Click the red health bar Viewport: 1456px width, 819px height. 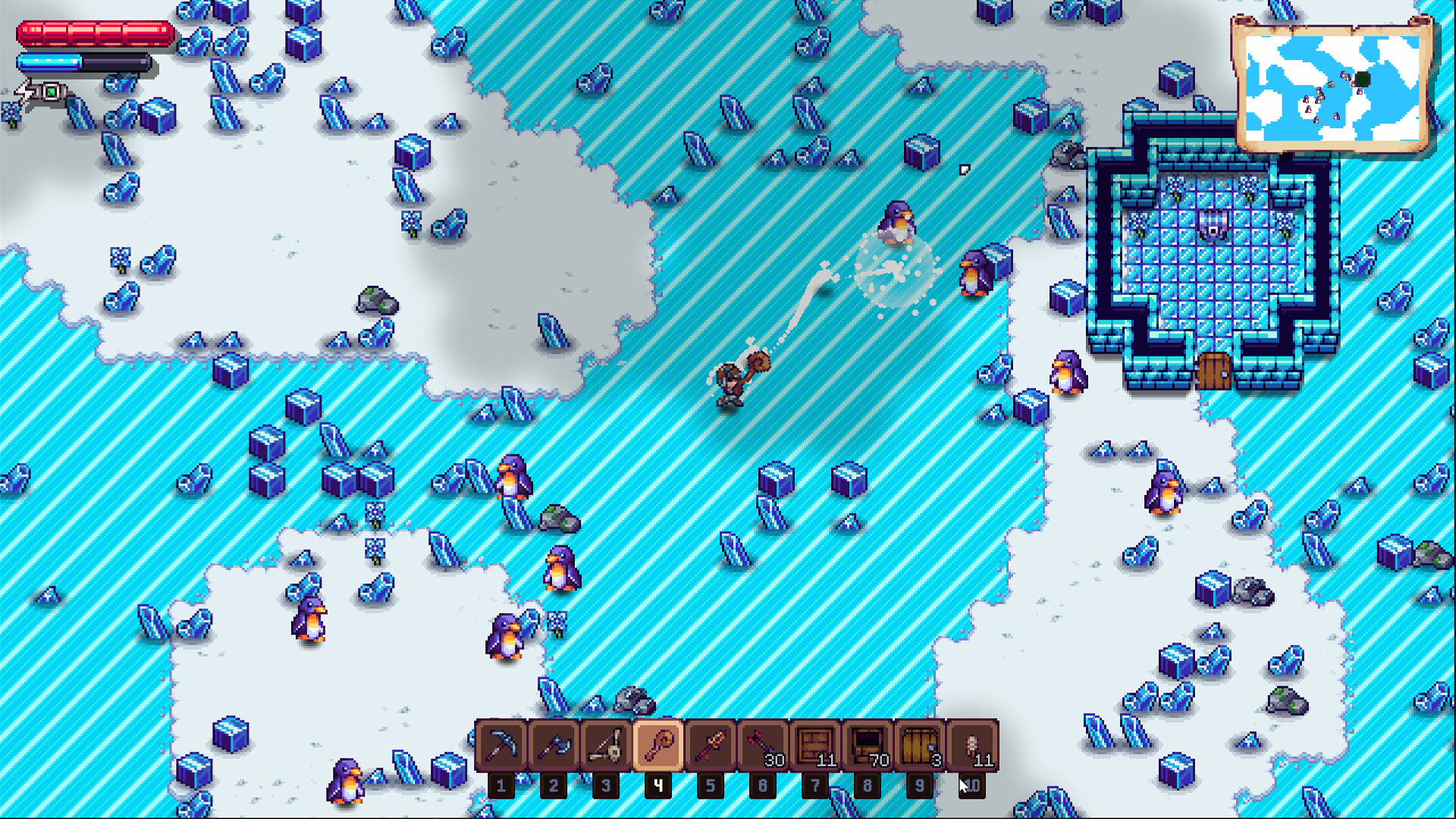95,33
